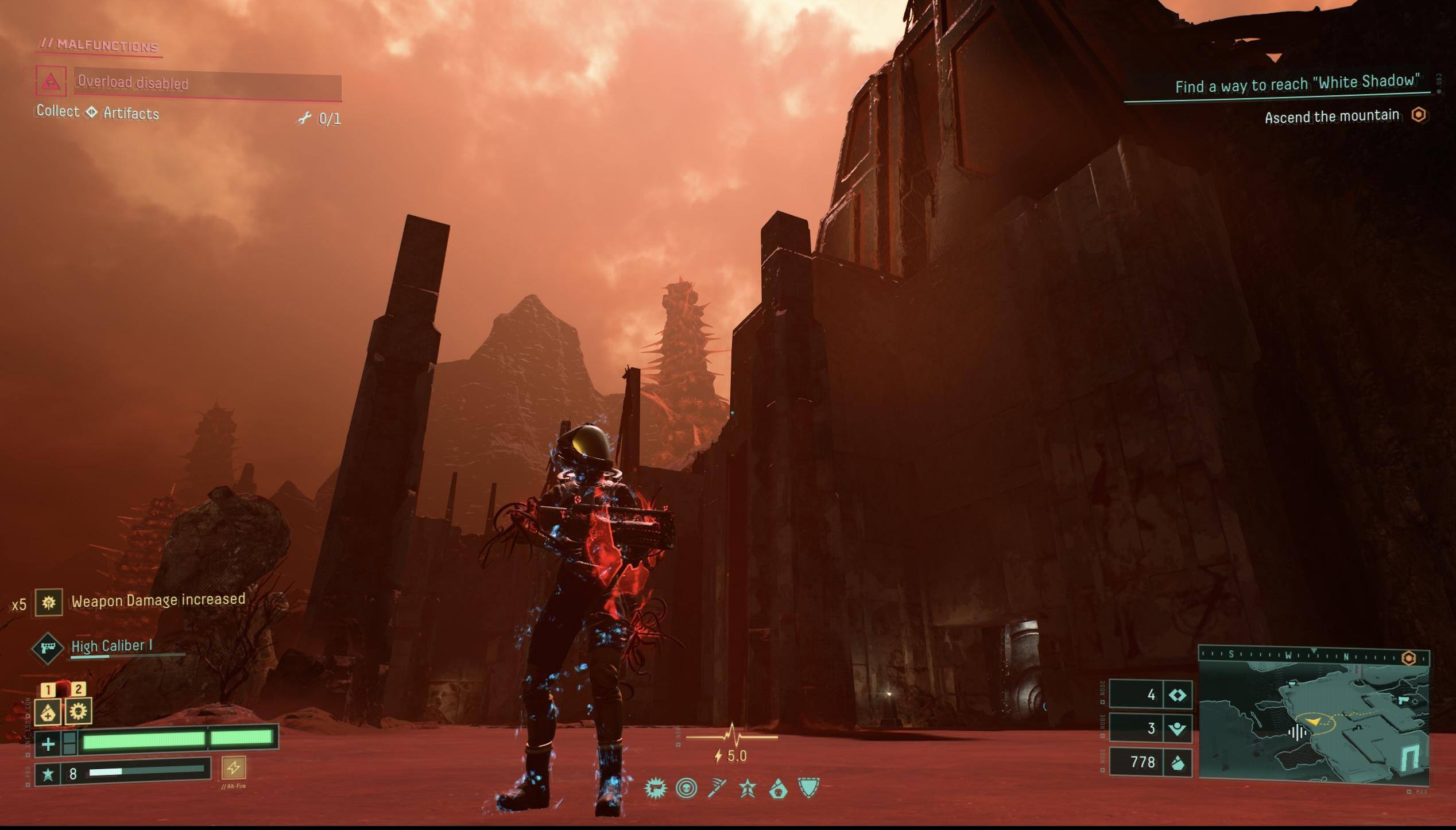Click the Ascend the mountain hexagon marker
This screenshot has height=830, width=1456.
[1418, 115]
